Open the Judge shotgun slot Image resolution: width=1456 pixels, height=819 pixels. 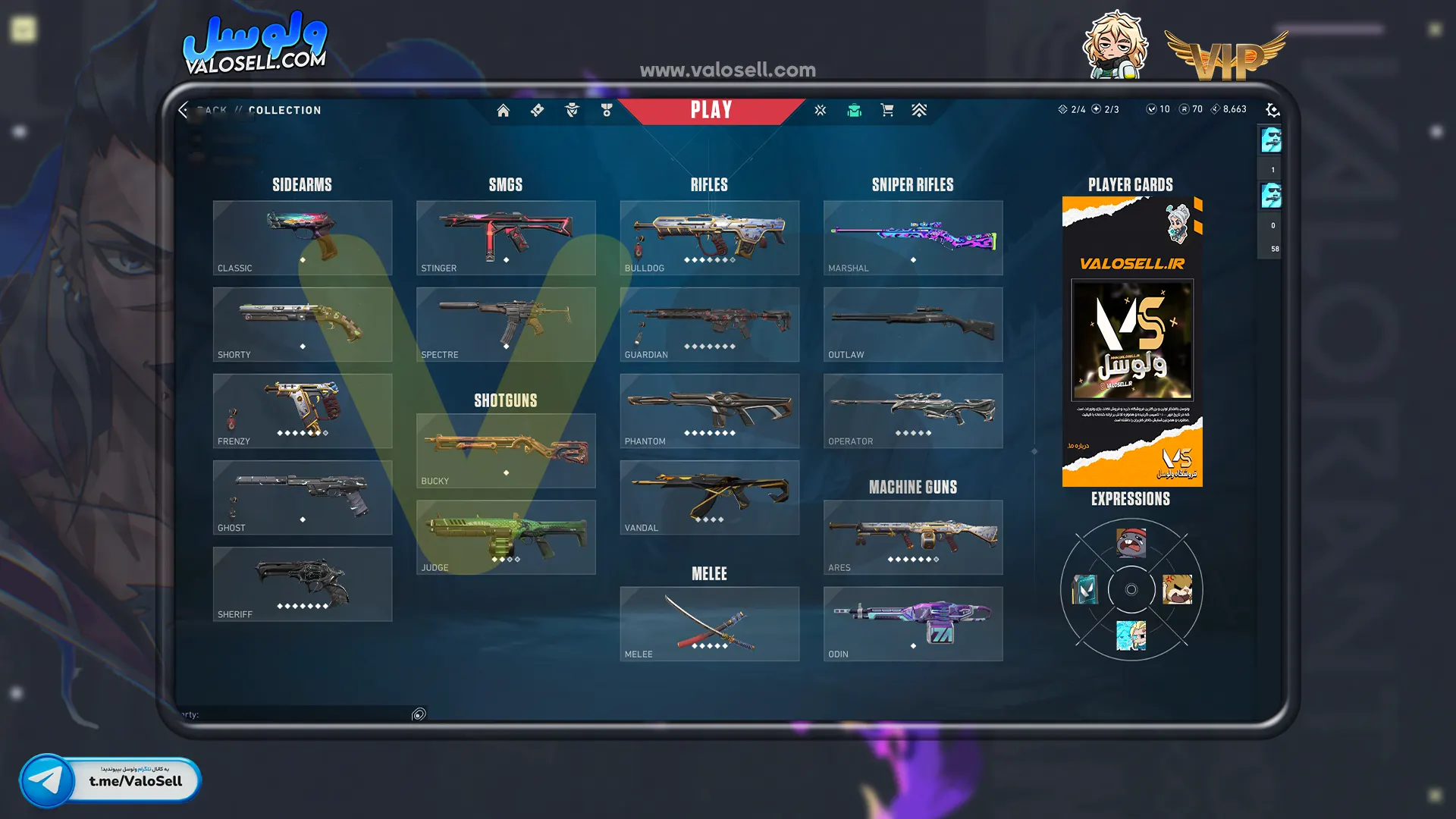pyautogui.click(x=505, y=537)
